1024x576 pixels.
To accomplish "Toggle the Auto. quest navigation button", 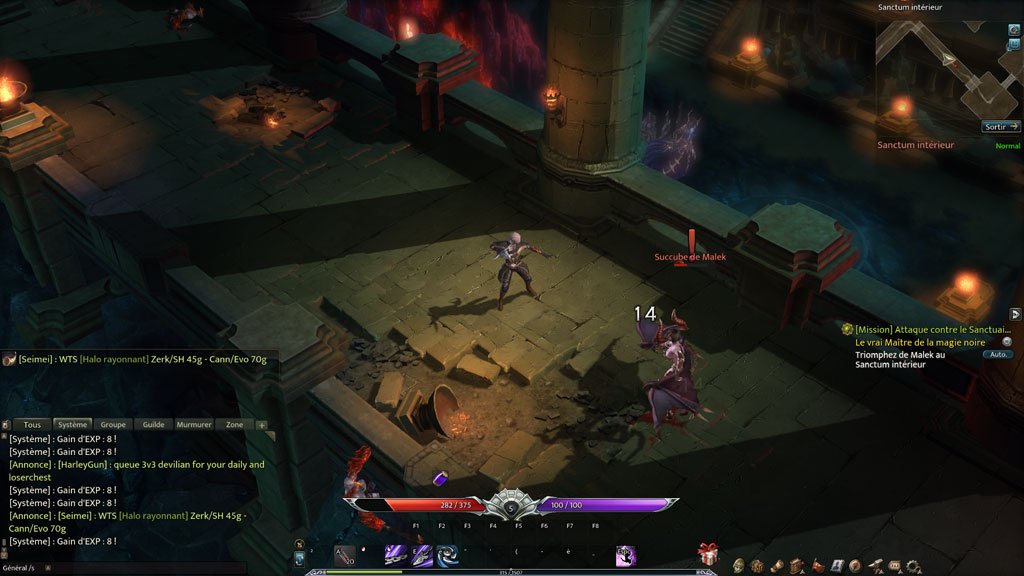I will [997, 355].
